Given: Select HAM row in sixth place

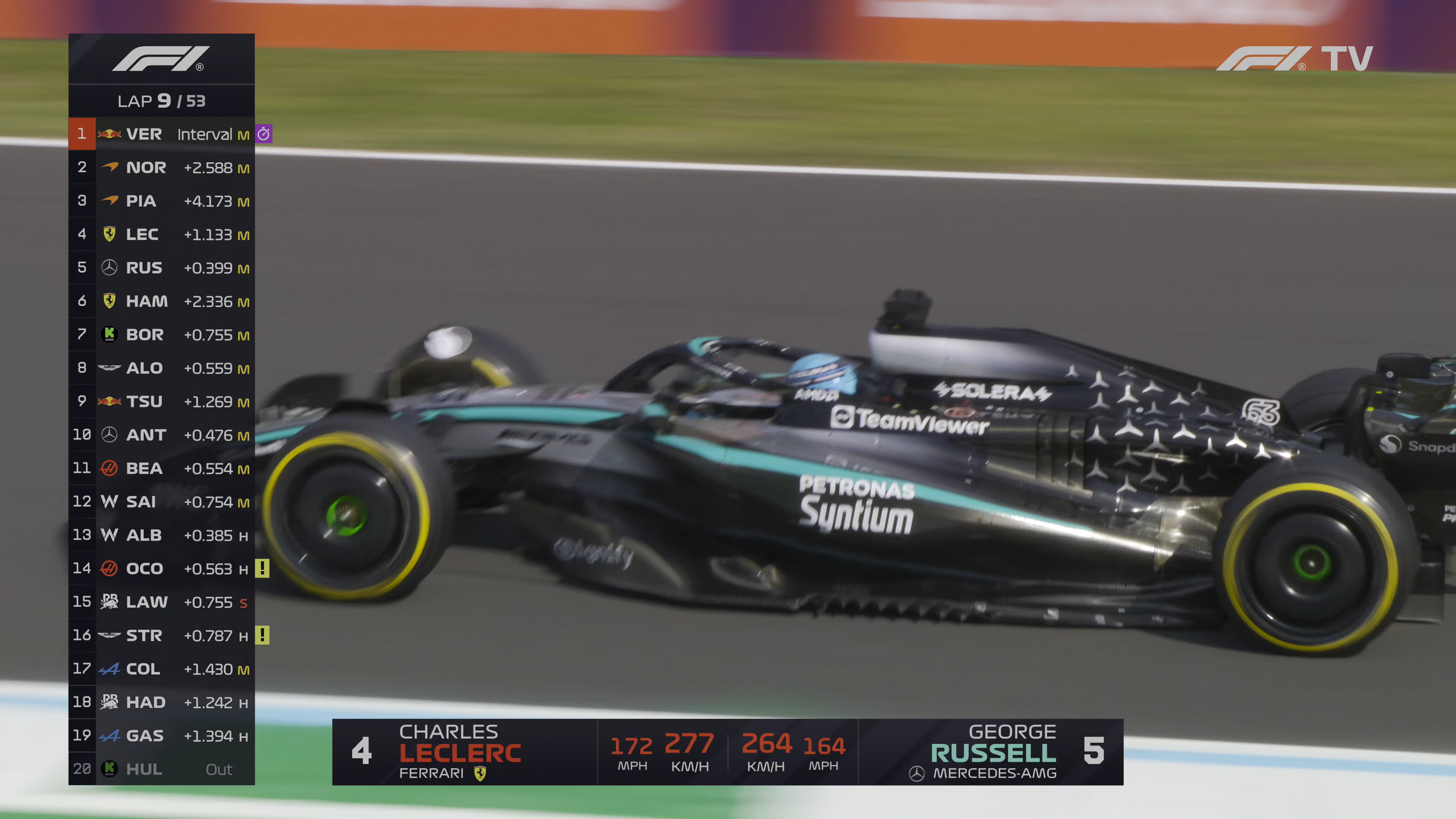Looking at the screenshot, I should [161, 301].
